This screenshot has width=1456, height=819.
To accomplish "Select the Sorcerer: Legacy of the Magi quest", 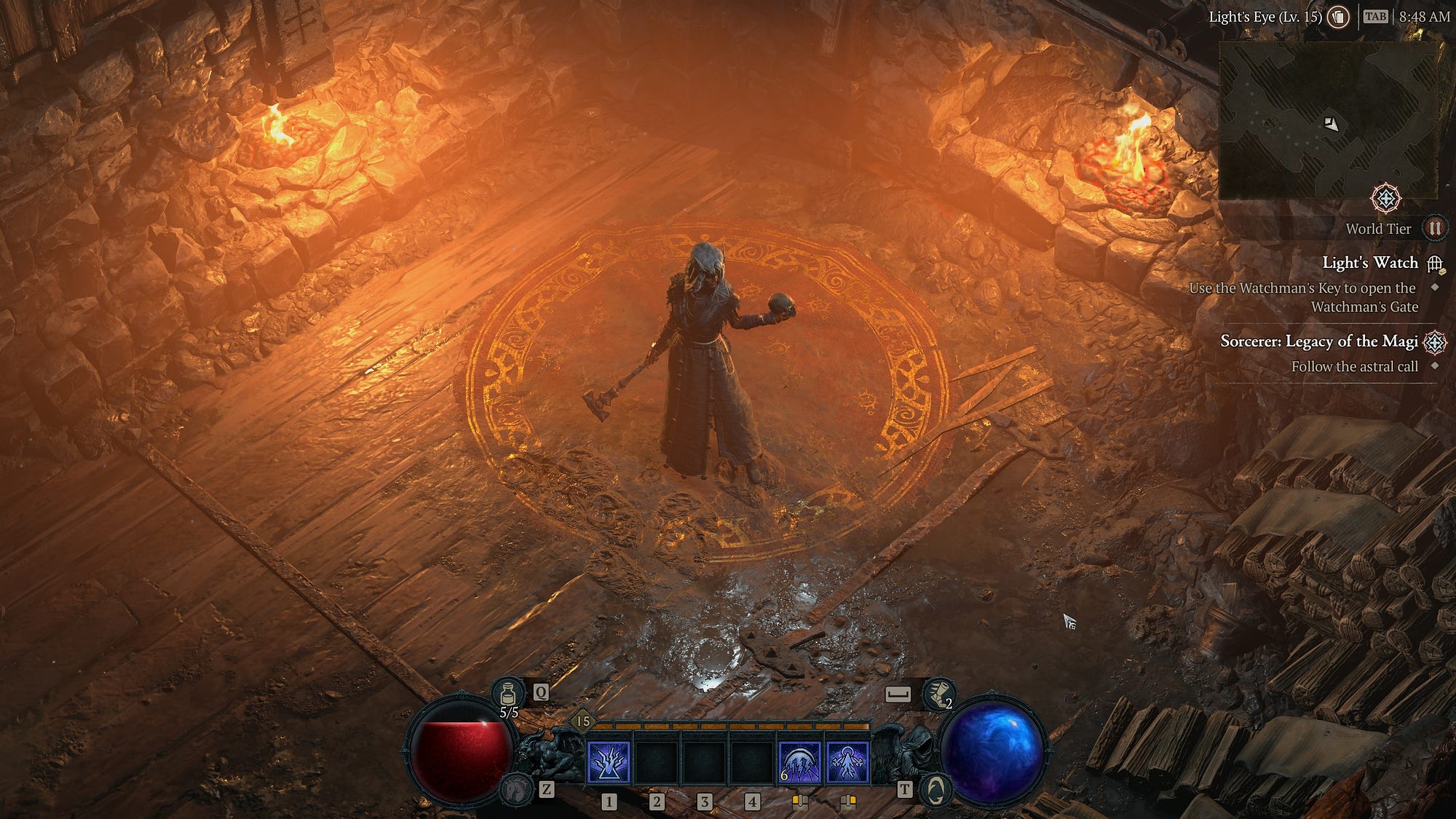I will click(x=1318, y=341).
